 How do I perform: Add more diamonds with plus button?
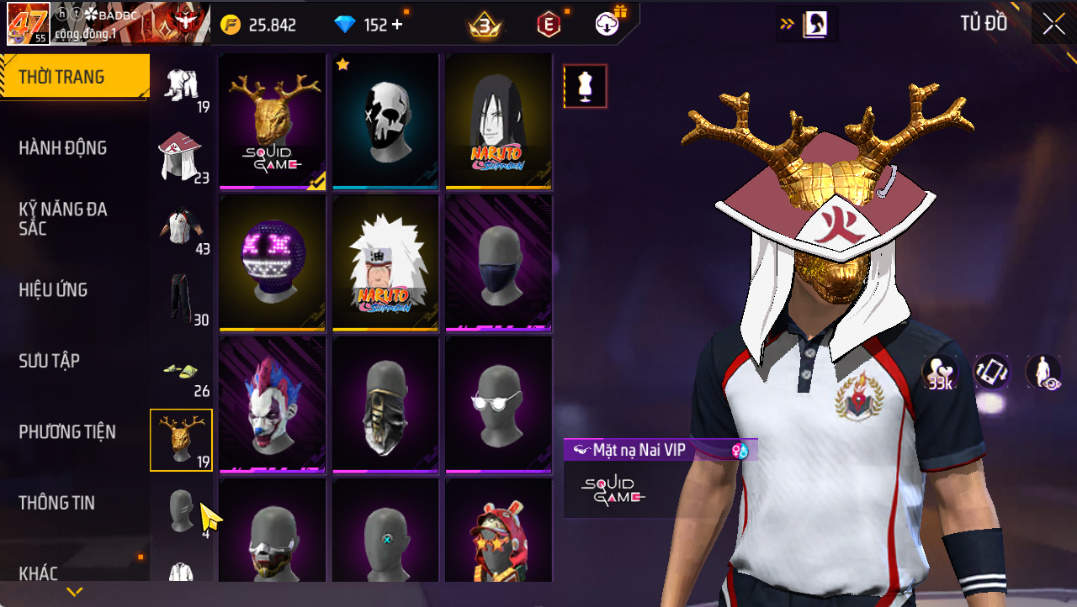coord(397,24)
